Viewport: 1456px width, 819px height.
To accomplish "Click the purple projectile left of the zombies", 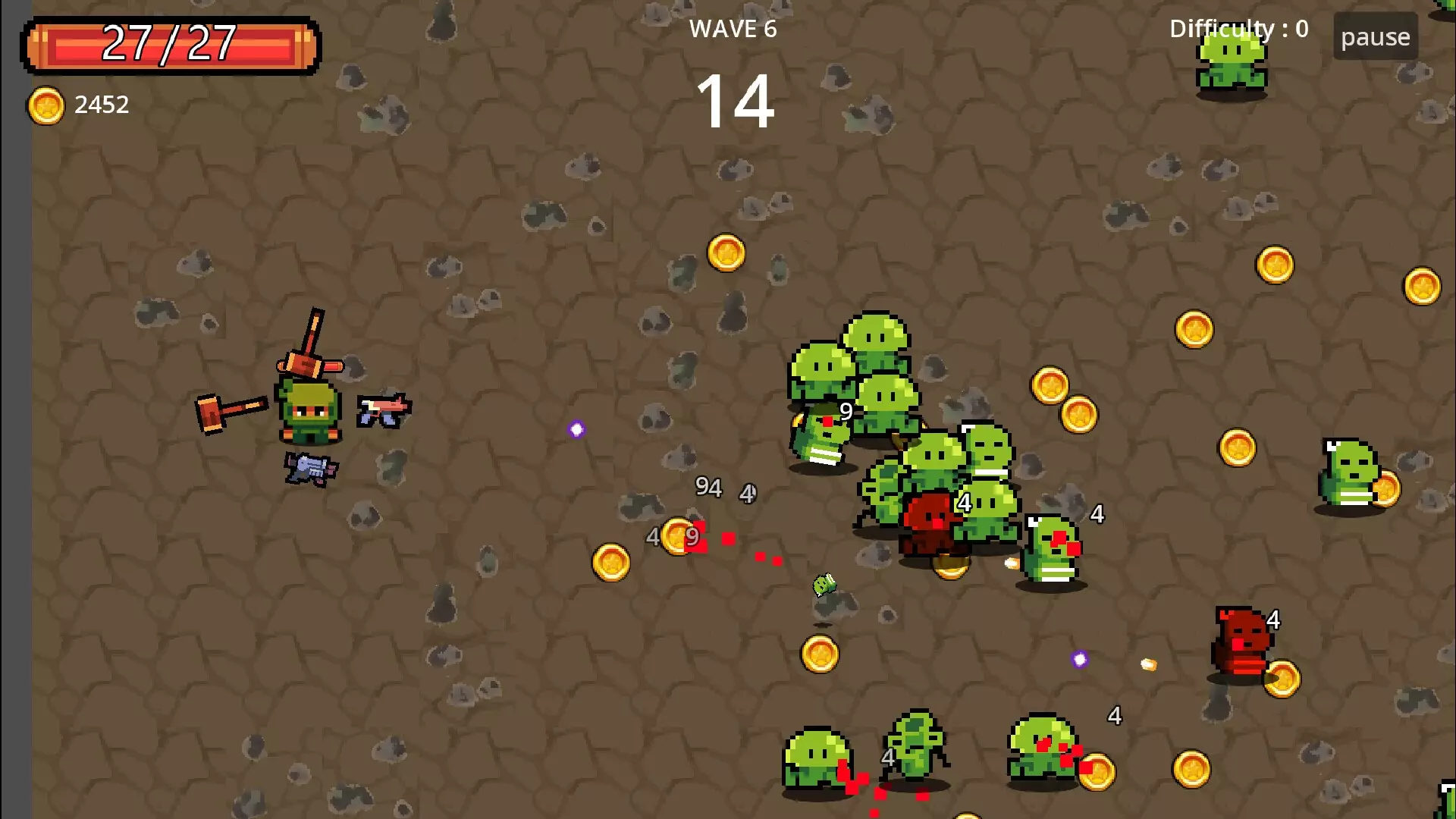I will point(576,428).
